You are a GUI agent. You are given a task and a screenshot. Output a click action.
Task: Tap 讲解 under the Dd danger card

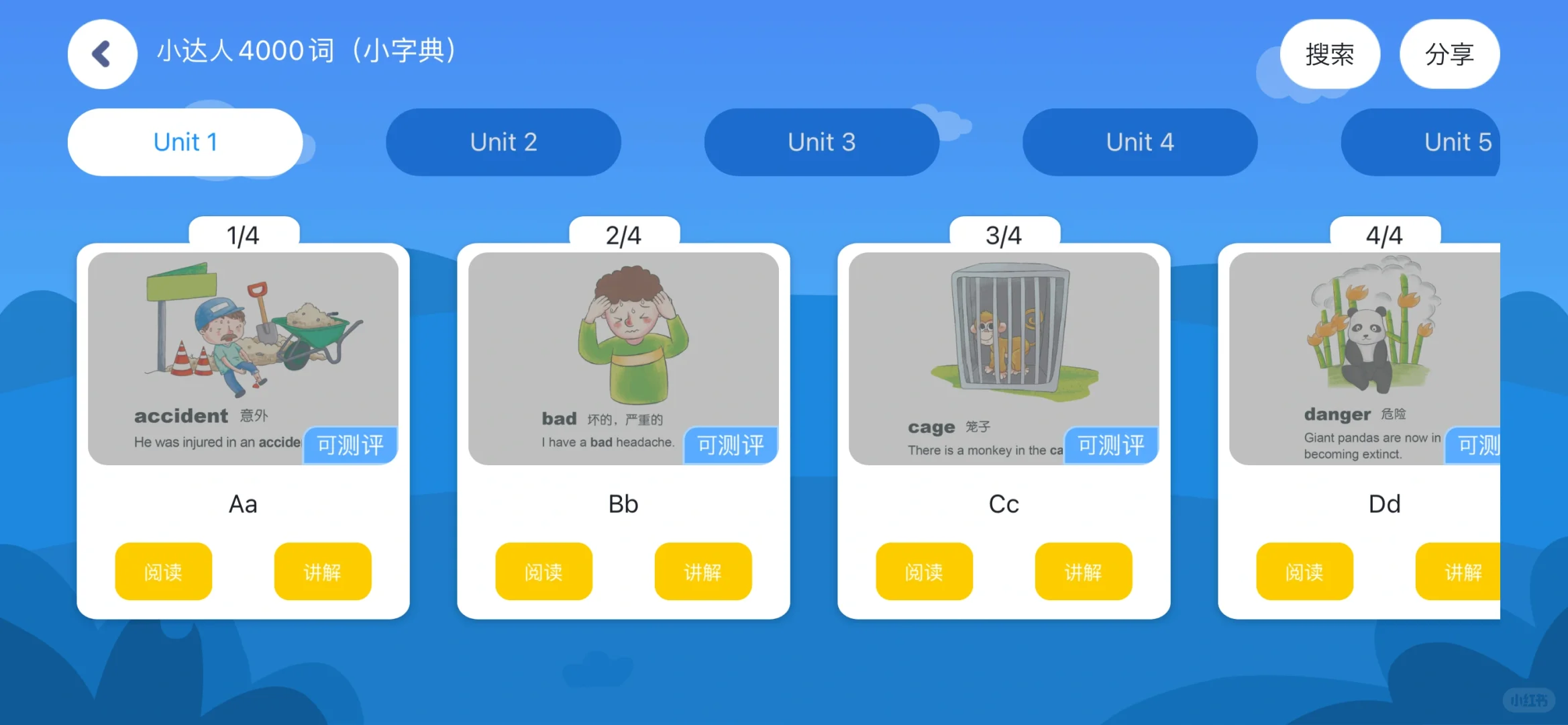(x=1464, y=571)
